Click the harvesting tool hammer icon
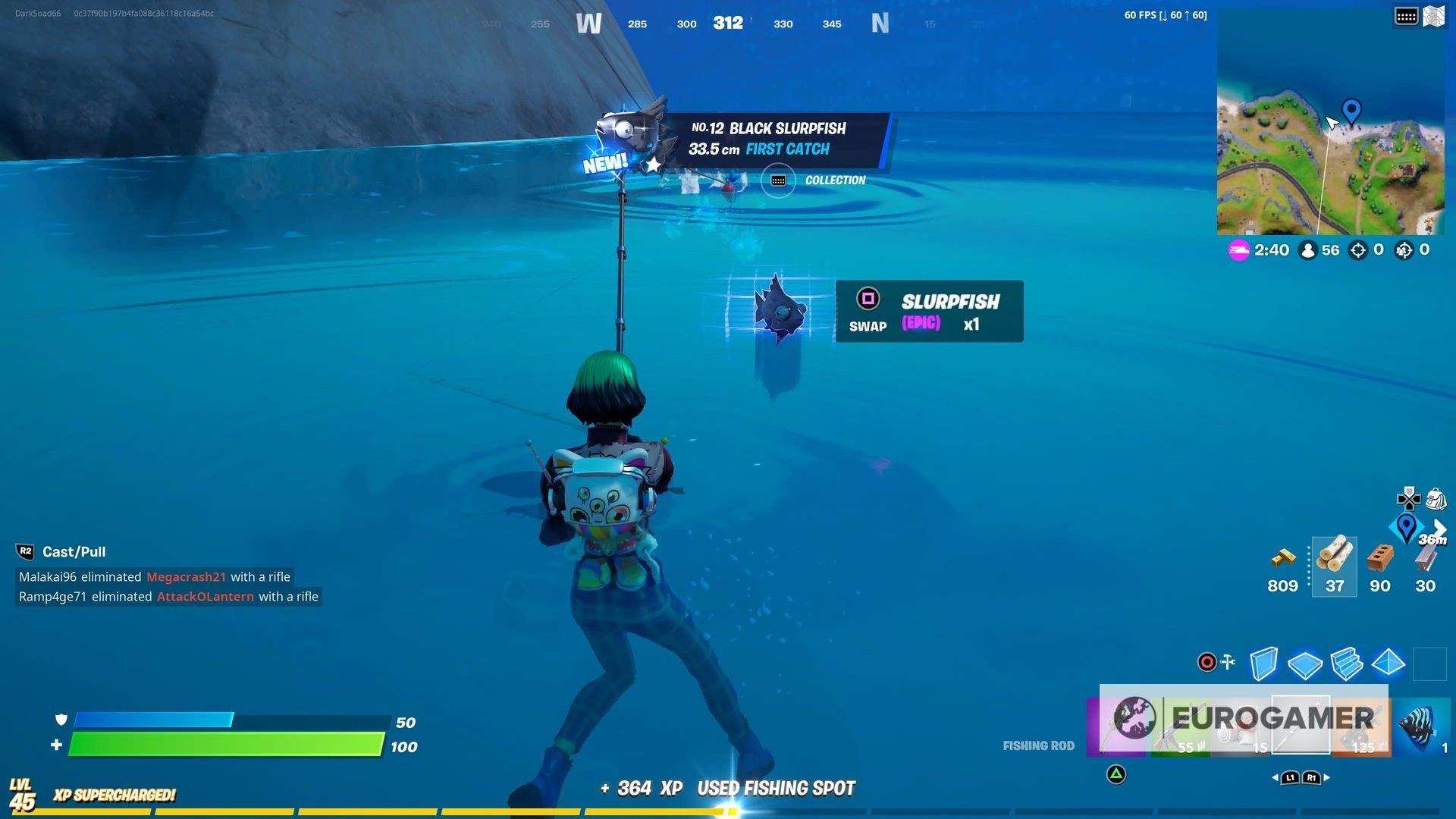Viewport: 1456px width, 819px height. pyautogui.click(x=1228, y=661)
